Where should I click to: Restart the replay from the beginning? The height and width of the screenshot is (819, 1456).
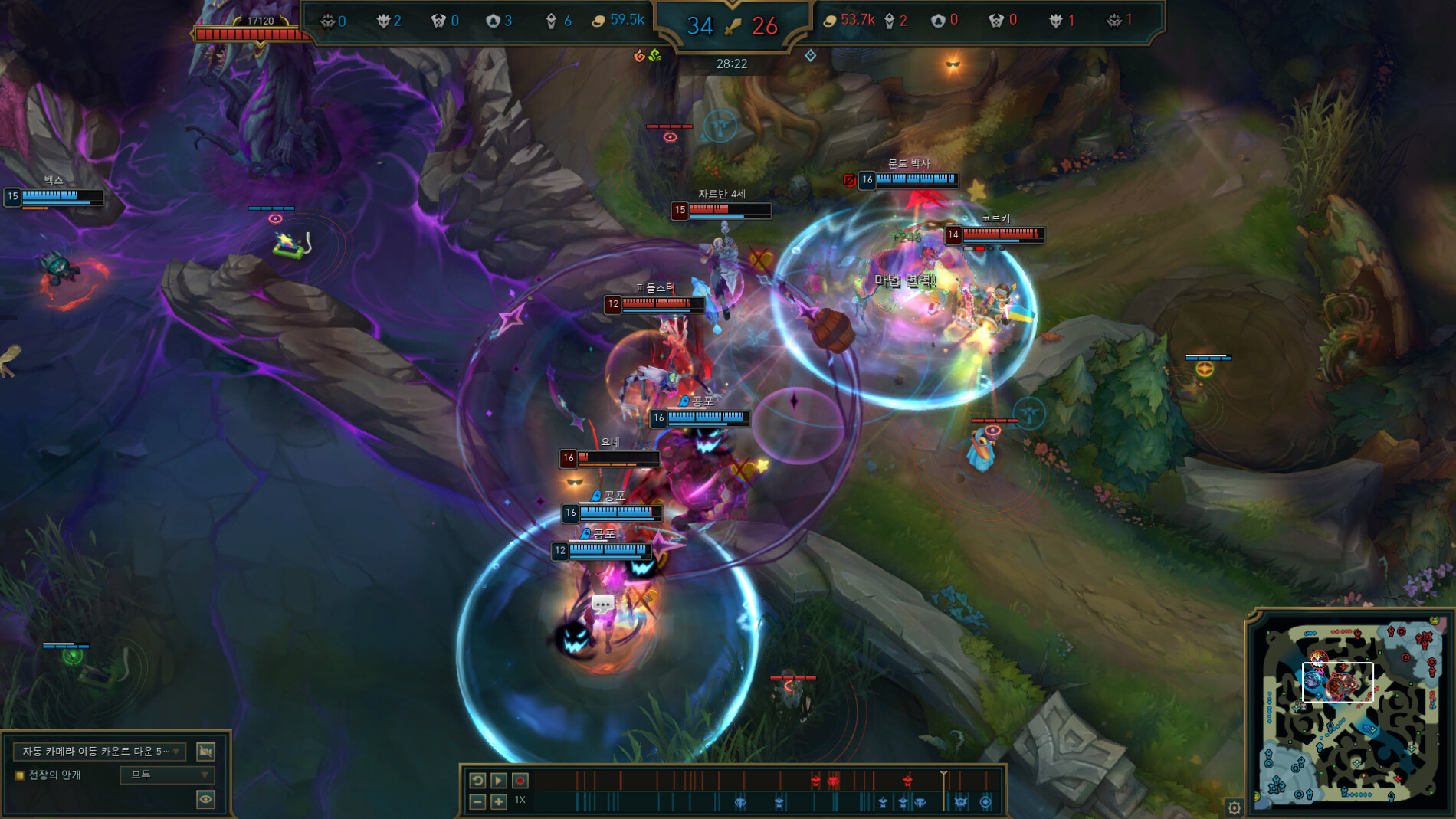(x=477, y=780)
